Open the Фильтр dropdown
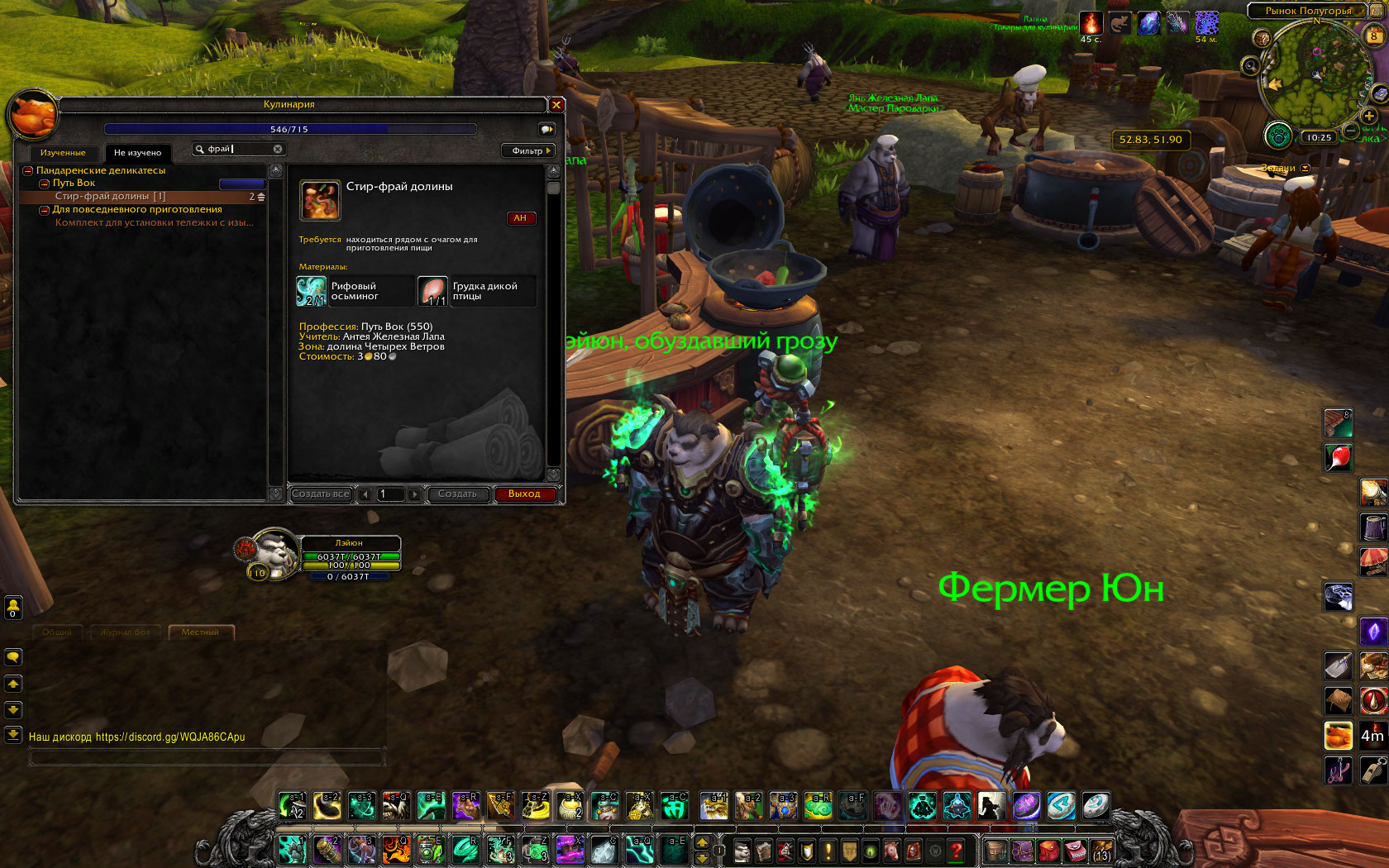The width and height of the screenshot is (1389, 868). (528, 150)
